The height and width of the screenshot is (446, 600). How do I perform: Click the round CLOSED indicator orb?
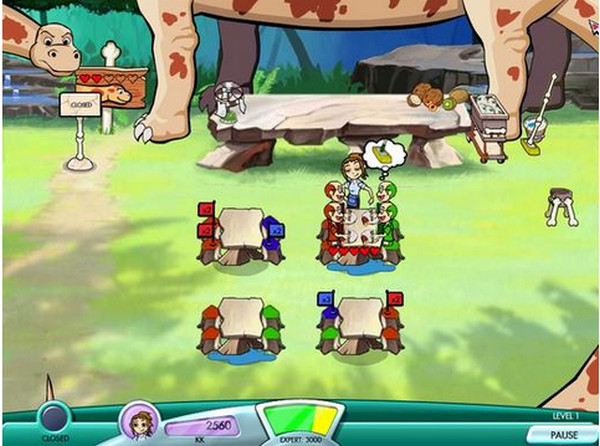point(54,417)
